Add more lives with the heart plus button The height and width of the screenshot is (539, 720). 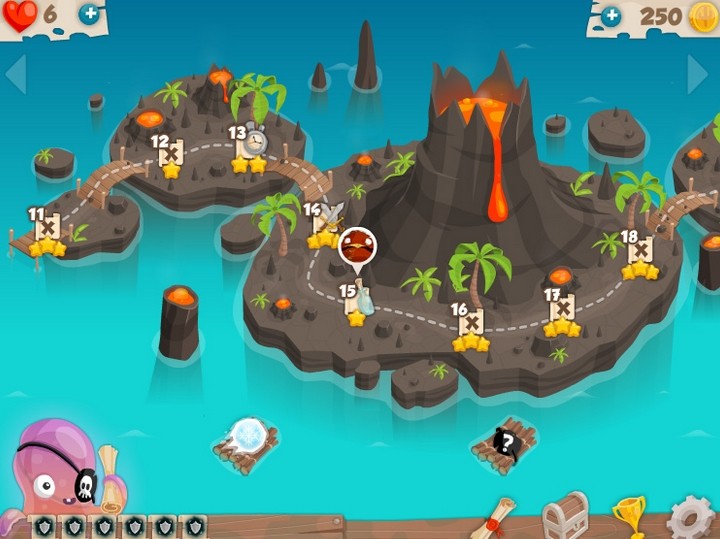89,14
